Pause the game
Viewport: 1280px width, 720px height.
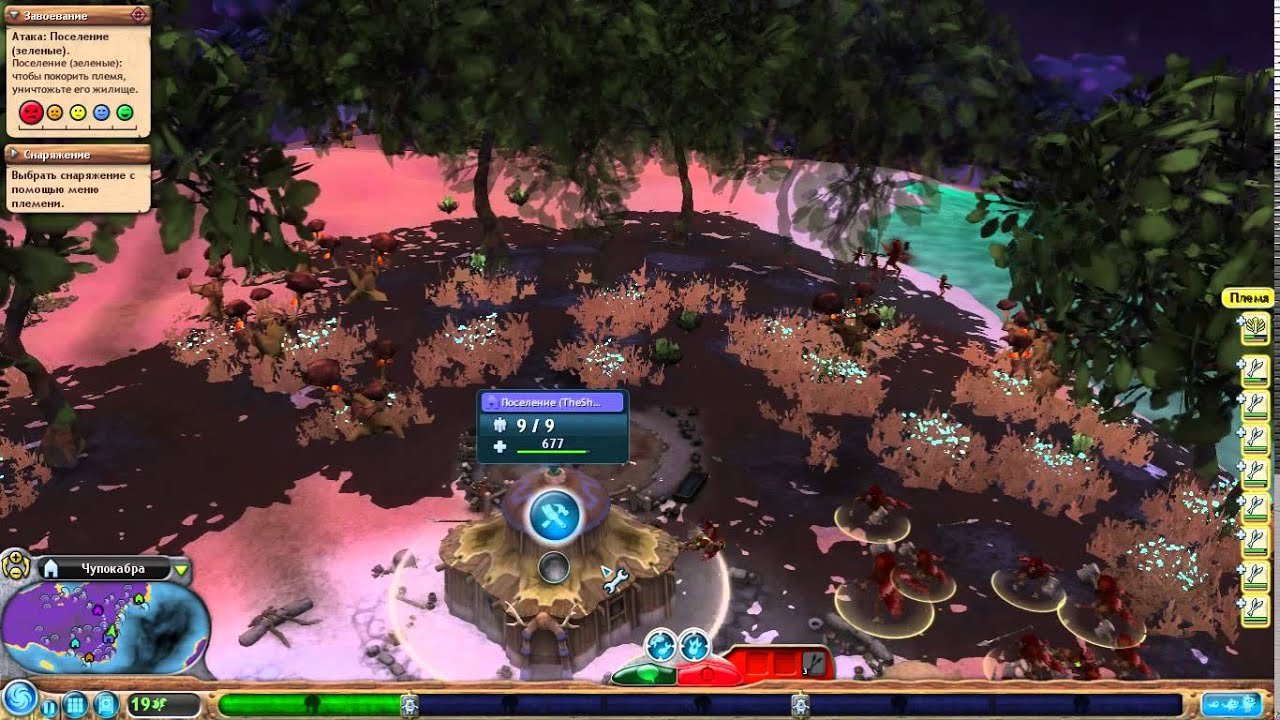[x=50, y=706]
